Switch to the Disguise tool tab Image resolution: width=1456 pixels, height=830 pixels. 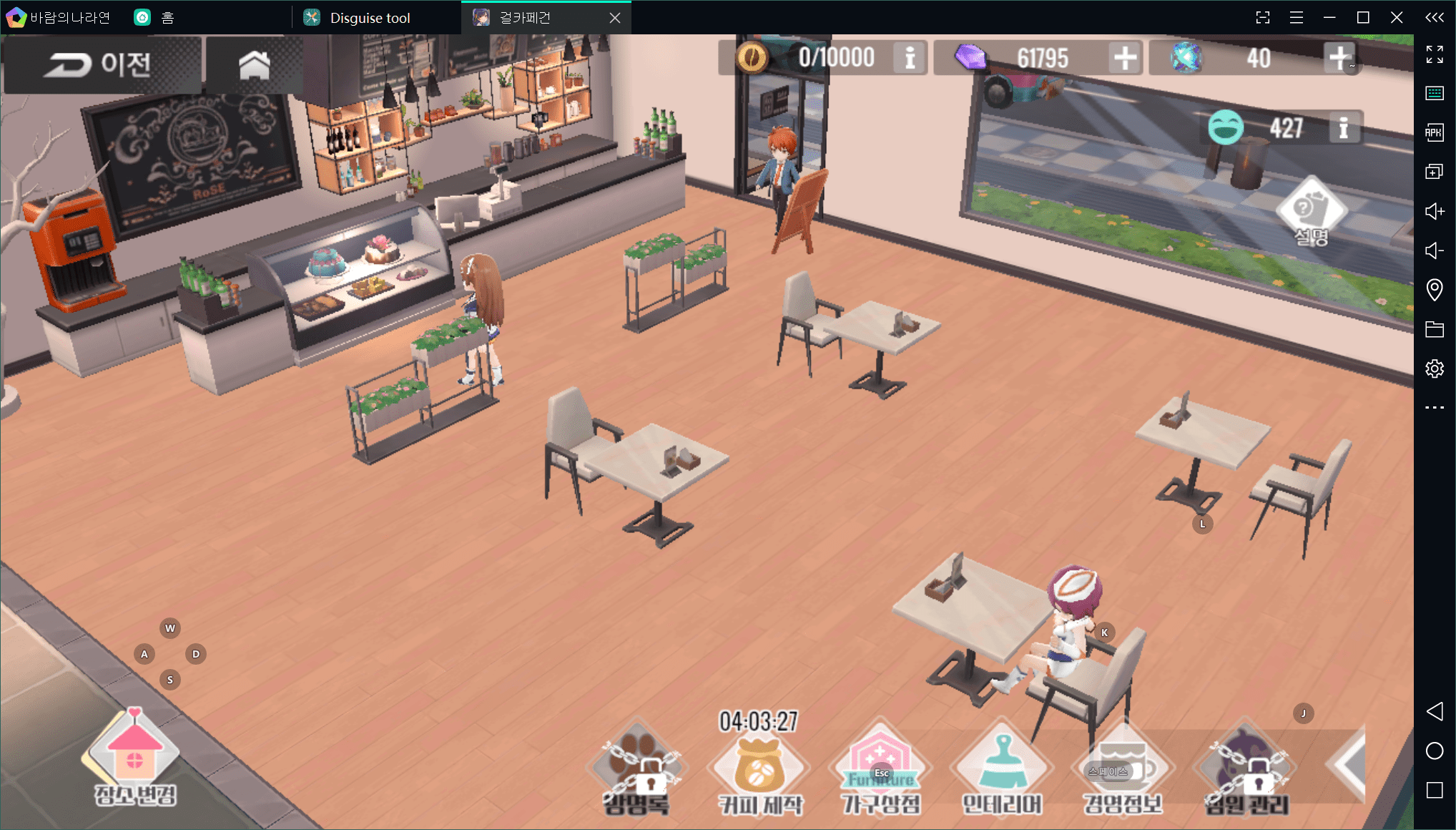(x=370, y=18)
